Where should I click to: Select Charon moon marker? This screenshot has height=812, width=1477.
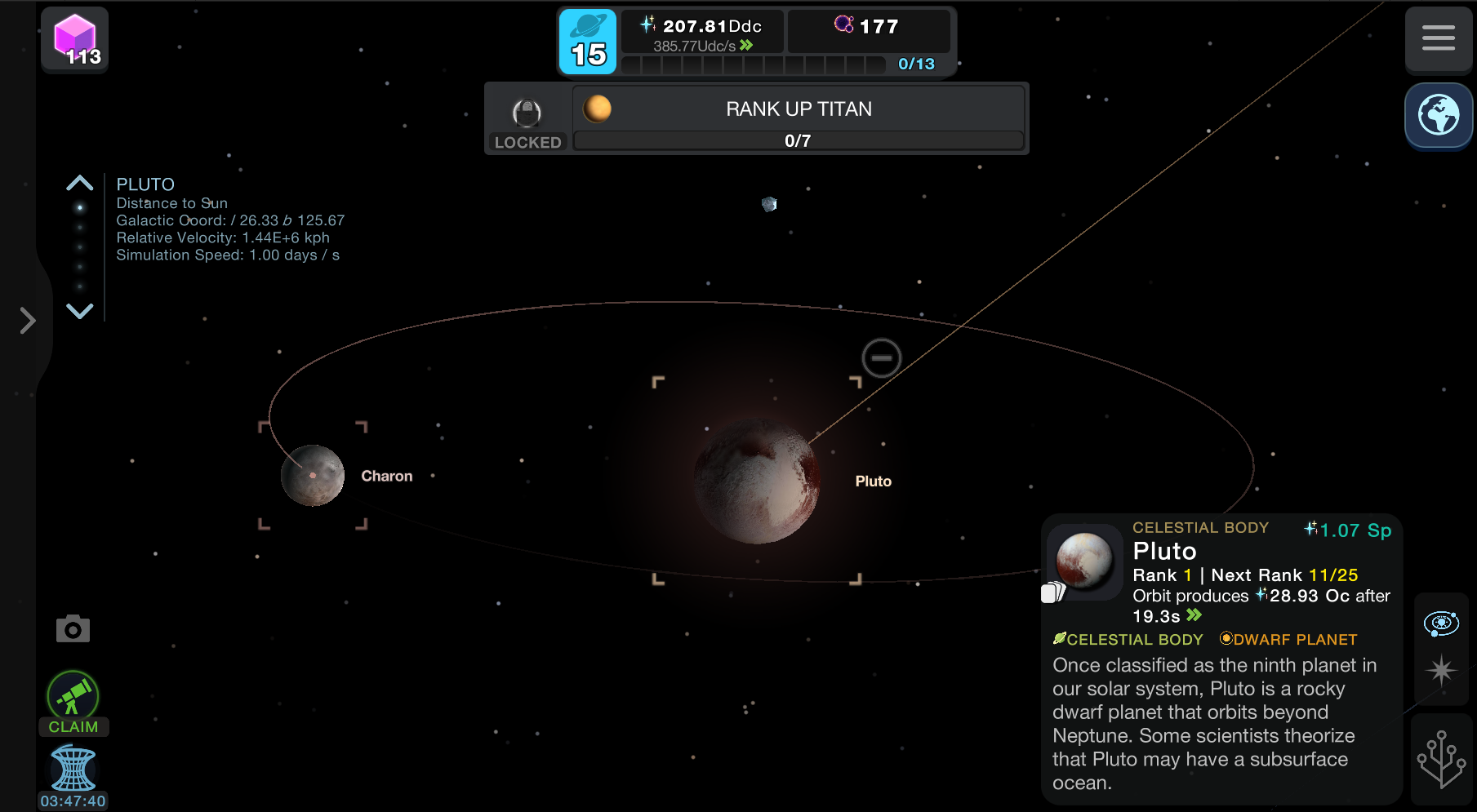tap(313, 476)
